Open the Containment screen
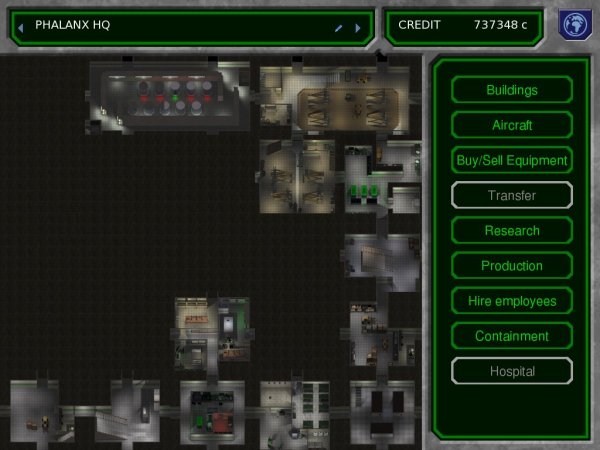Image resolution: width=600 pixels, height=450 pixels. 511,336
